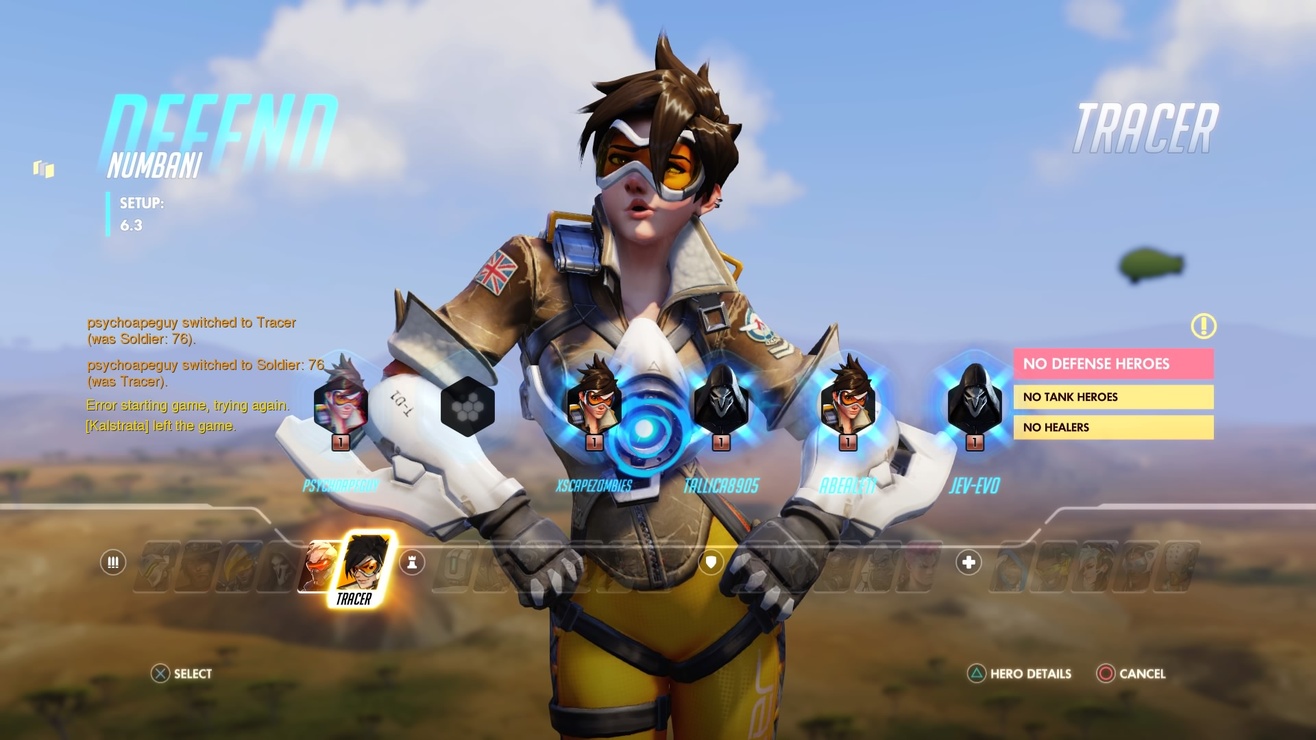Open the offense heroes category icon
Viewport: 1316px width, 740px height.
113,563
